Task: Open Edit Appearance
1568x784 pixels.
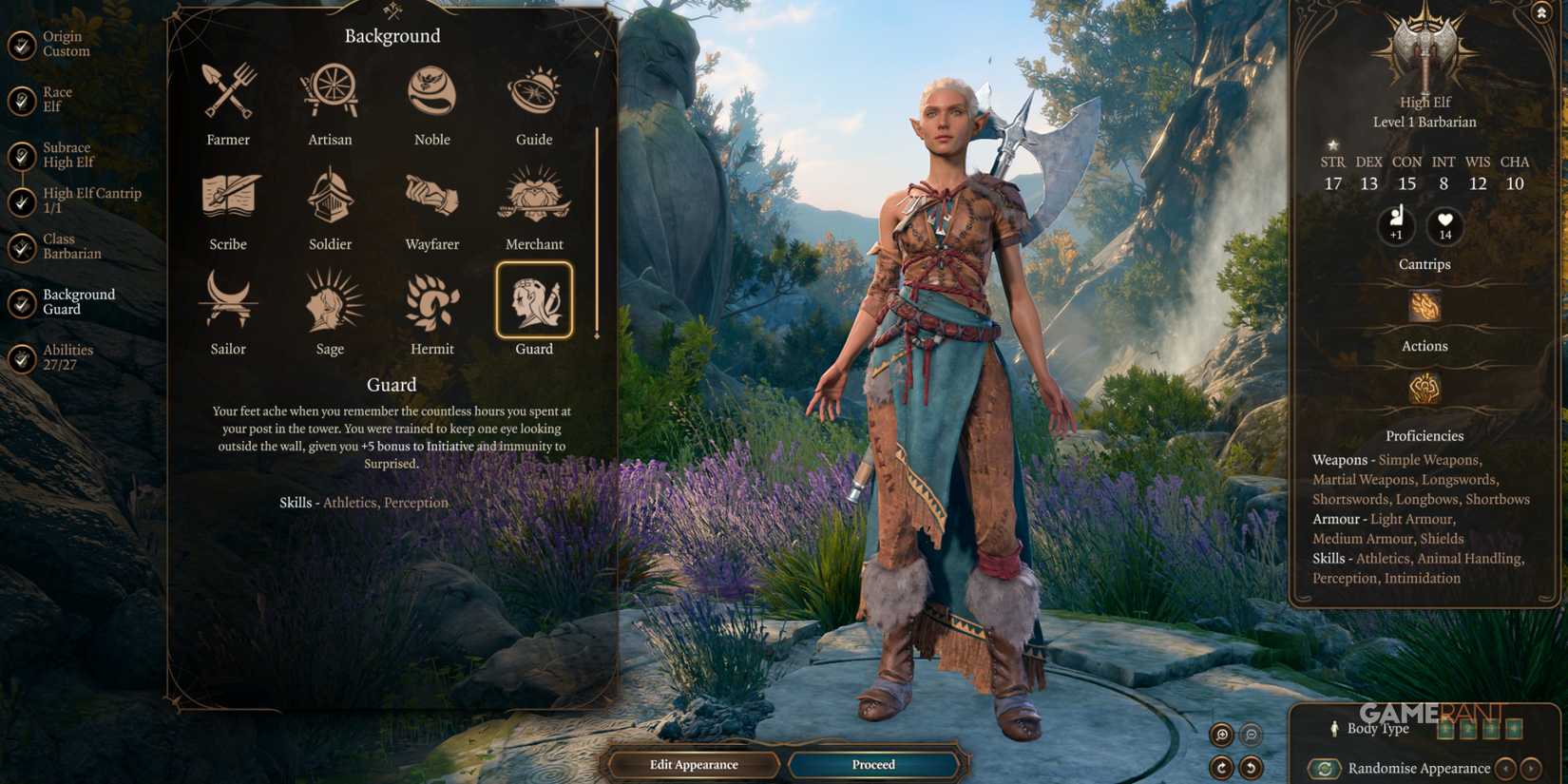Action: [694, 764]
